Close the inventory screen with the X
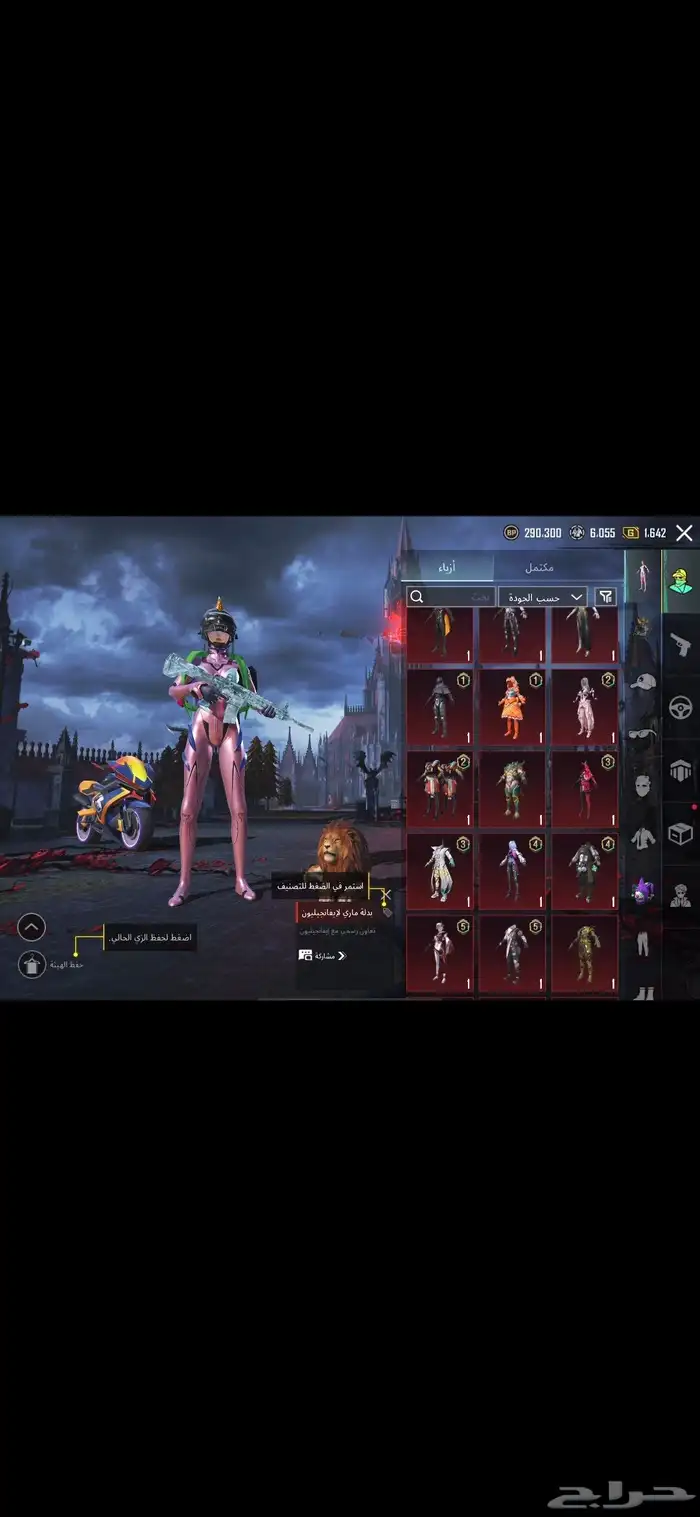Image resolution: width=700 pixels, height=1517 pixels. coord(684,533)
